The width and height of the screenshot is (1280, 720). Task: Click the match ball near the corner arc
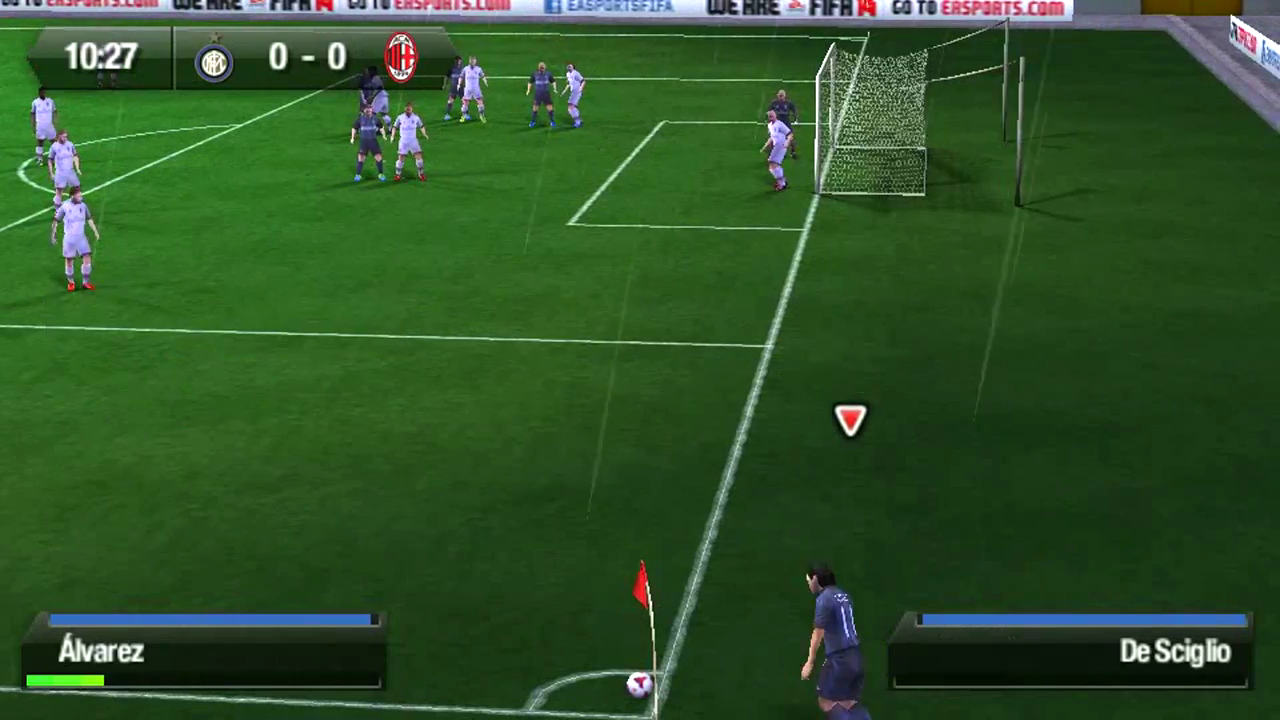coord(638,685)
